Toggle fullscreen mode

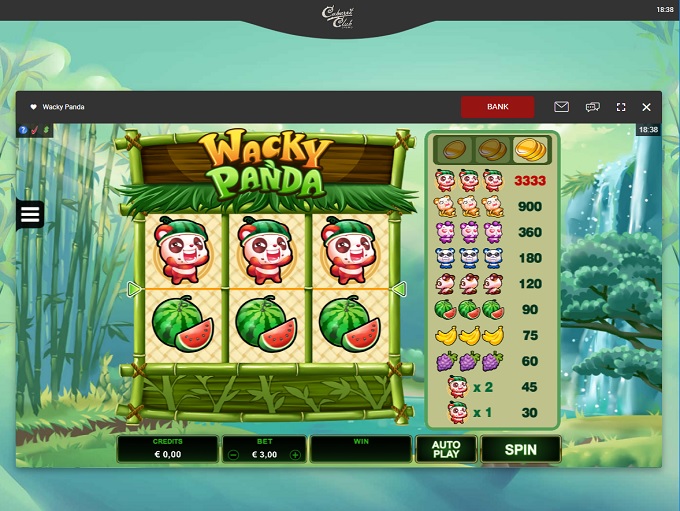621,106
